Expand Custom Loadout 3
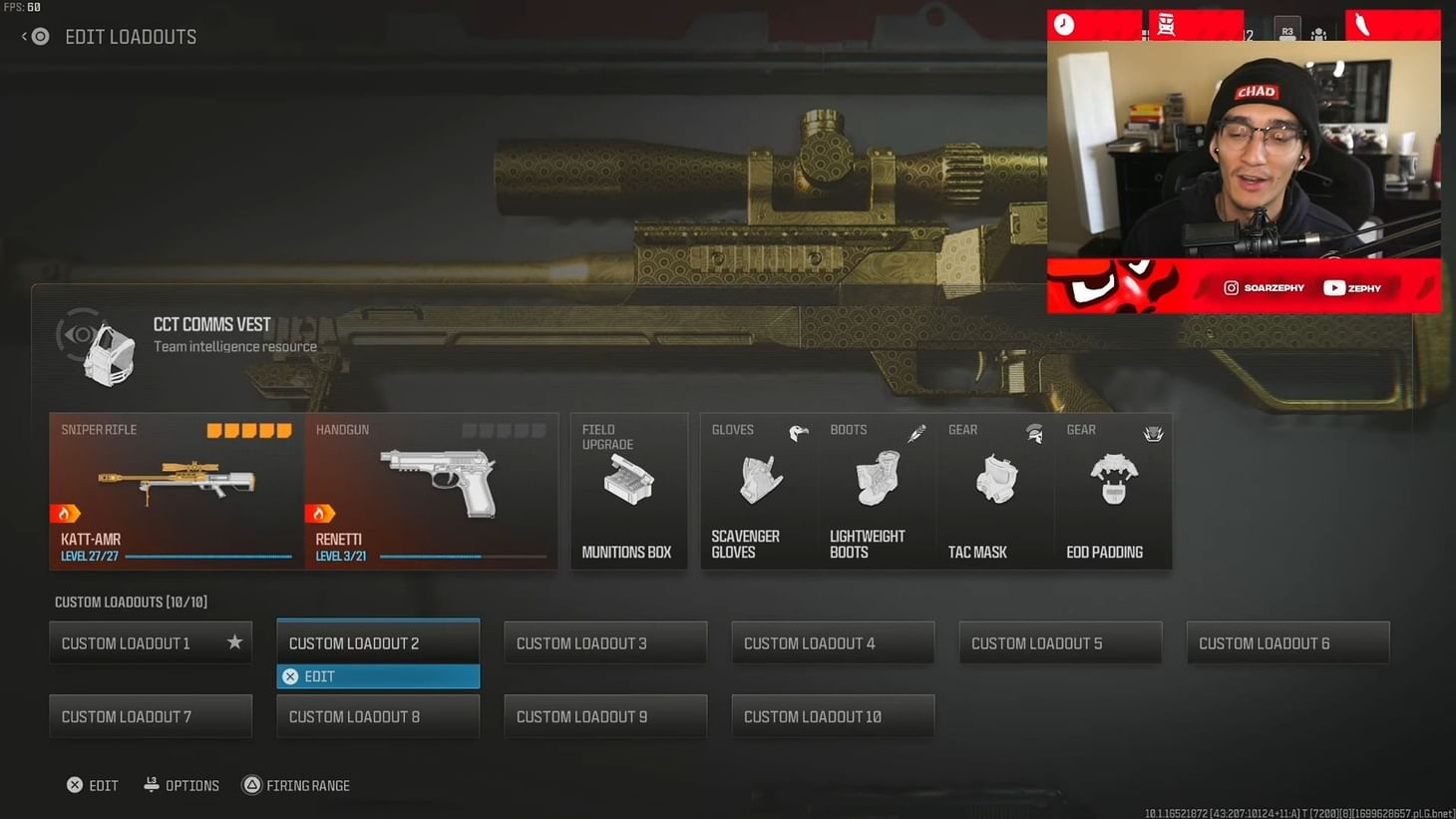 point(605,642)
